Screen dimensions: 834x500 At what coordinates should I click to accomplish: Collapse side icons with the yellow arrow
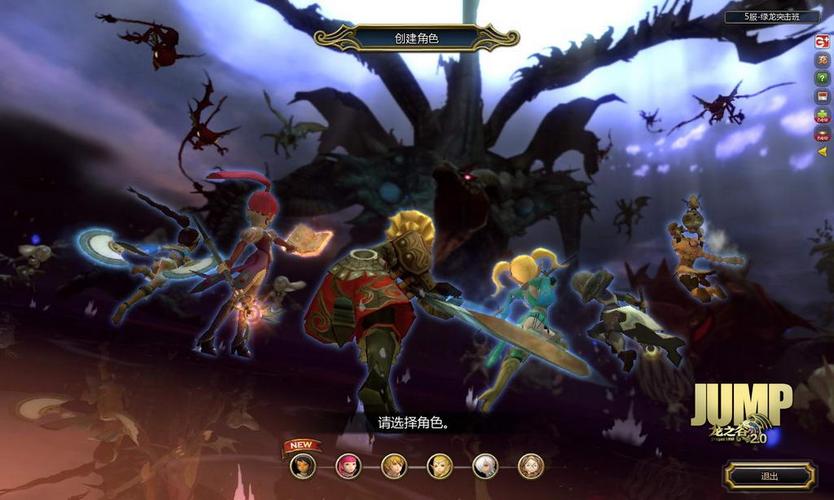(x=823, y=152)
